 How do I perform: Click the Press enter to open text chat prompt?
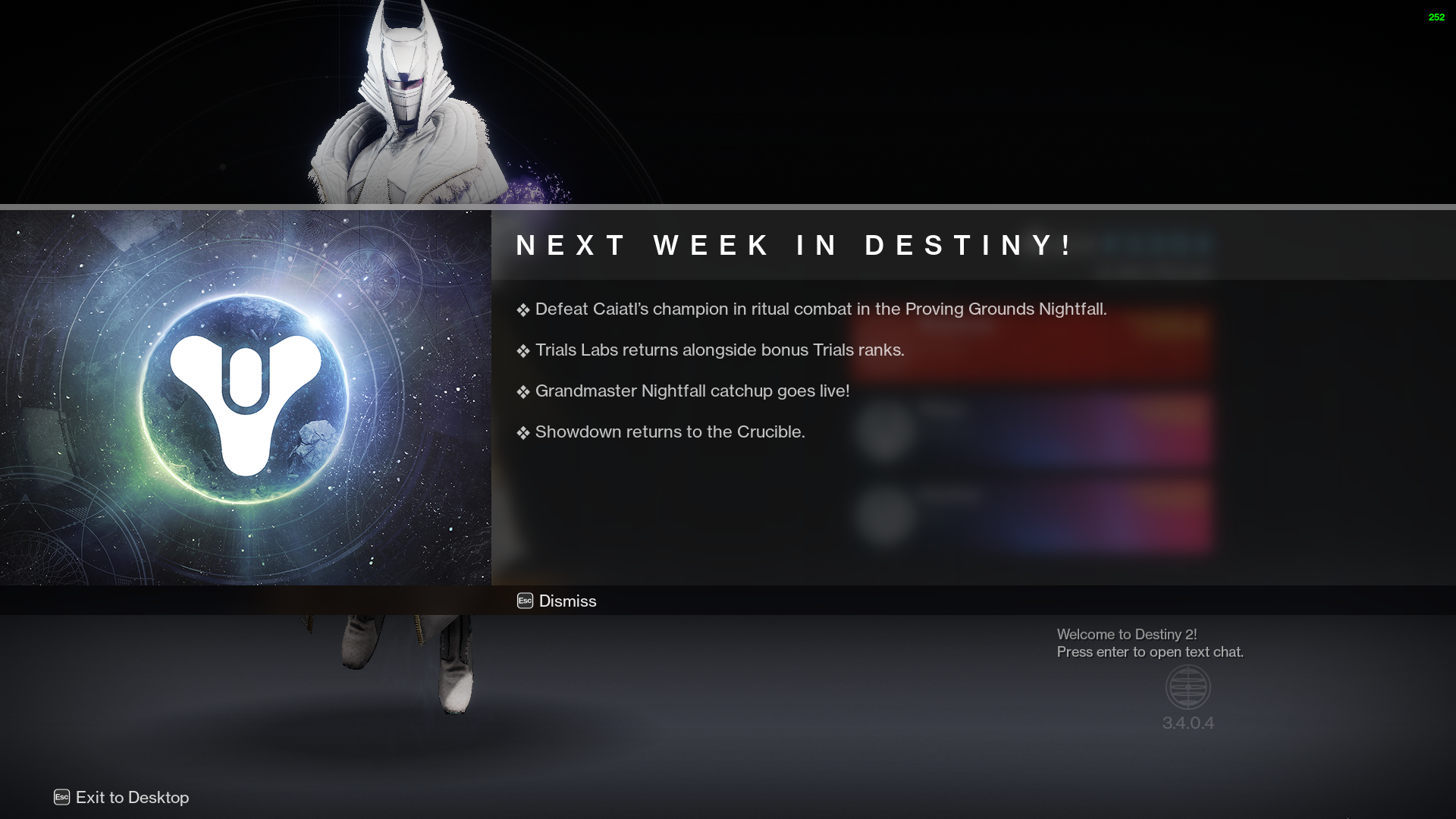coord(1150,651)
